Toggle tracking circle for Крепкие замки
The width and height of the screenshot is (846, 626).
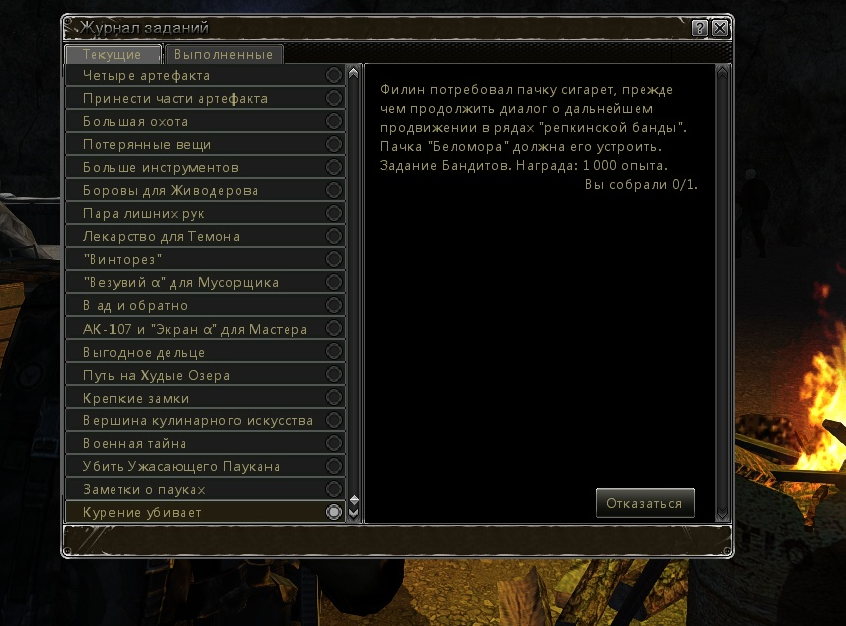(334, 398)
